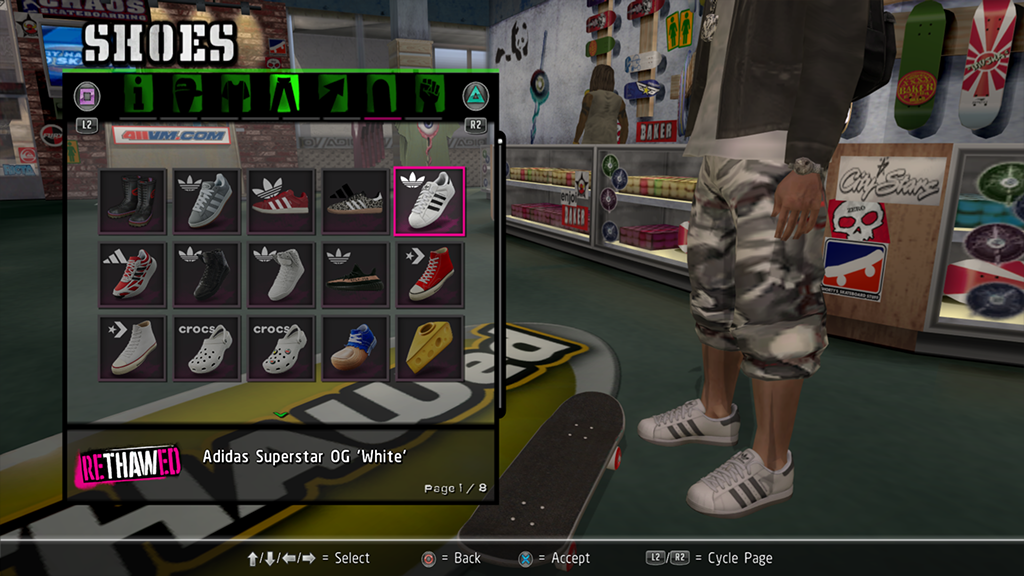This screenshot has height=576, width=1024.
Task: Pick the blue-cuffed bare foot shoe
Action: [355, 348]
